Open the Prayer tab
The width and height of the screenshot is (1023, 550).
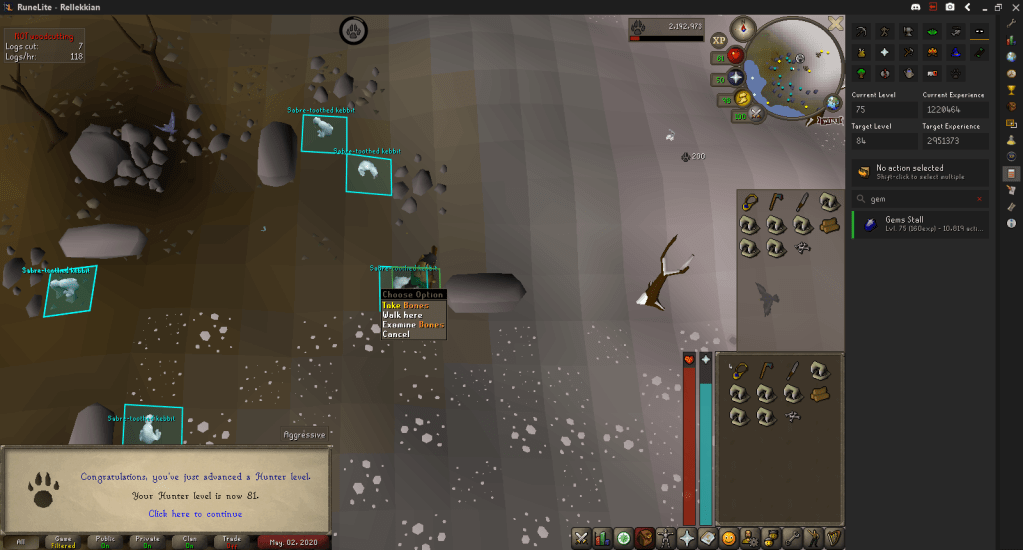[687, 538]
